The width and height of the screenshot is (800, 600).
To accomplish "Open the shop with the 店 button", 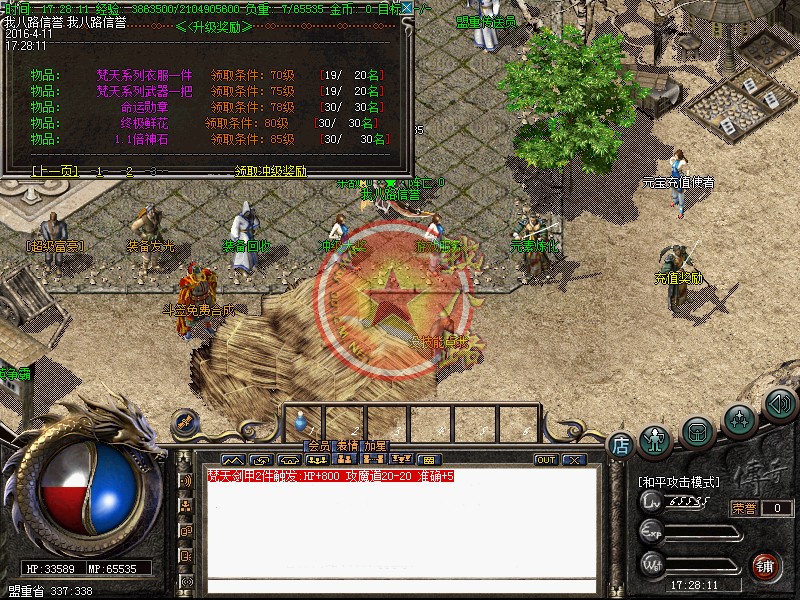I will coord(620,444).
